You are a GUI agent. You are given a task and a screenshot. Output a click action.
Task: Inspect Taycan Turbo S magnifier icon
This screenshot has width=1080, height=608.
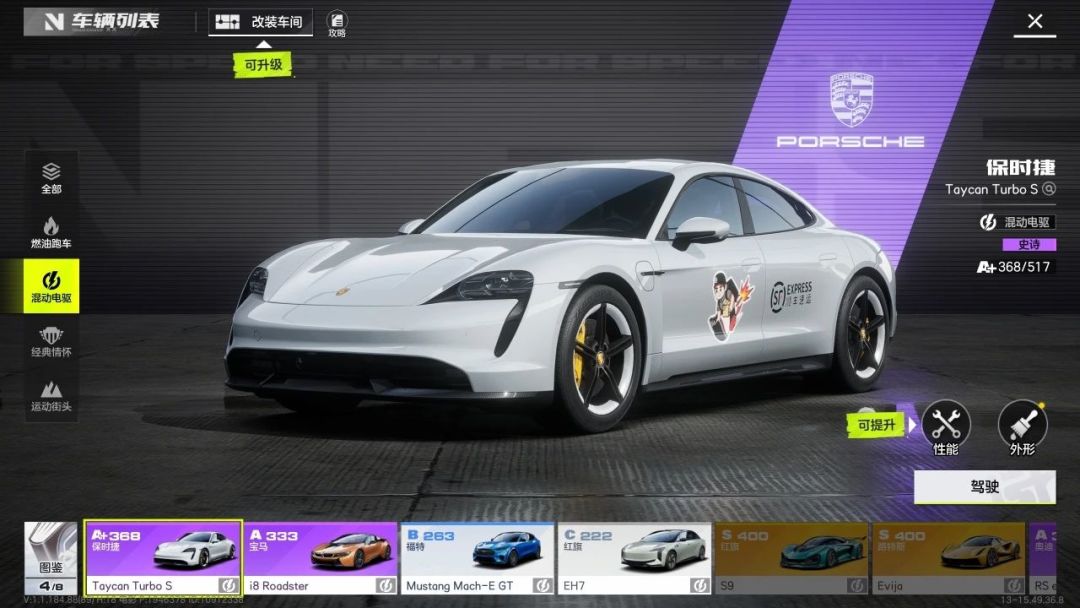coord(1049,189)
